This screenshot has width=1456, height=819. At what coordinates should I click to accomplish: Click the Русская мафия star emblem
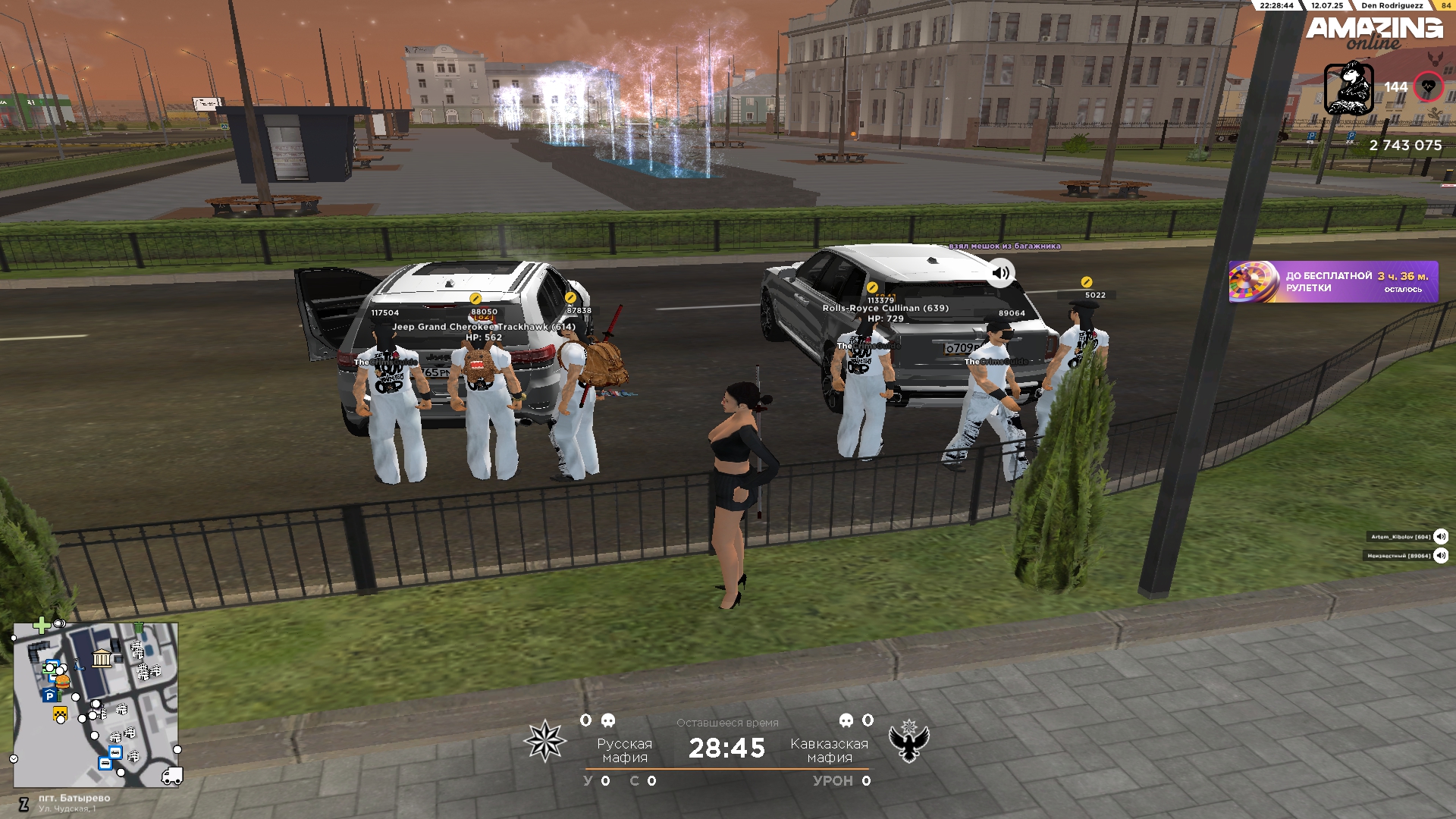pos(544,741)
